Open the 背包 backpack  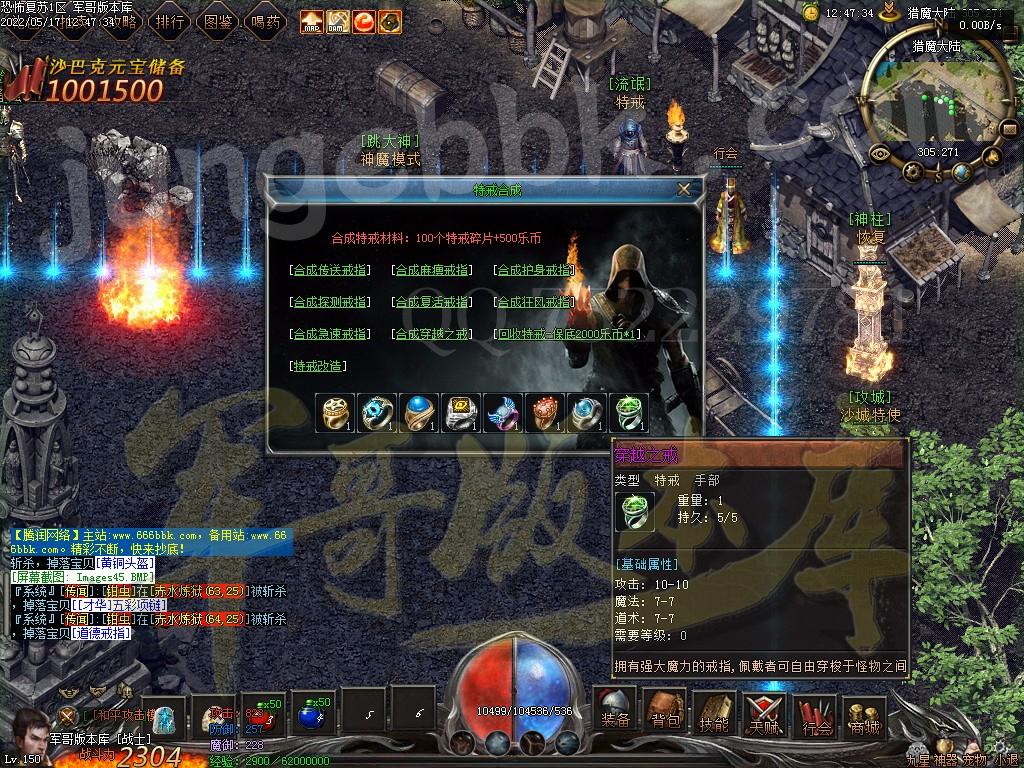click(x=666, y=712)
